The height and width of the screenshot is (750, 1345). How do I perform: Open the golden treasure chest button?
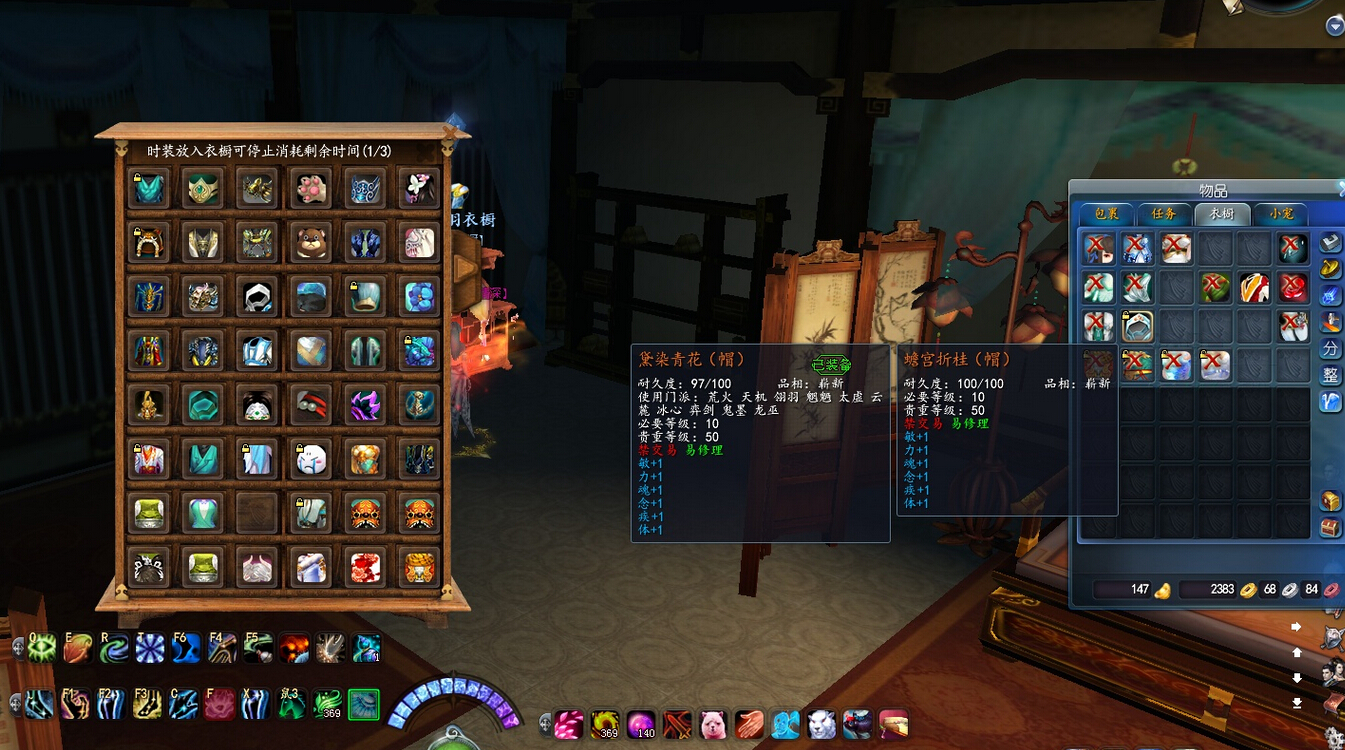pos(1330,501)
